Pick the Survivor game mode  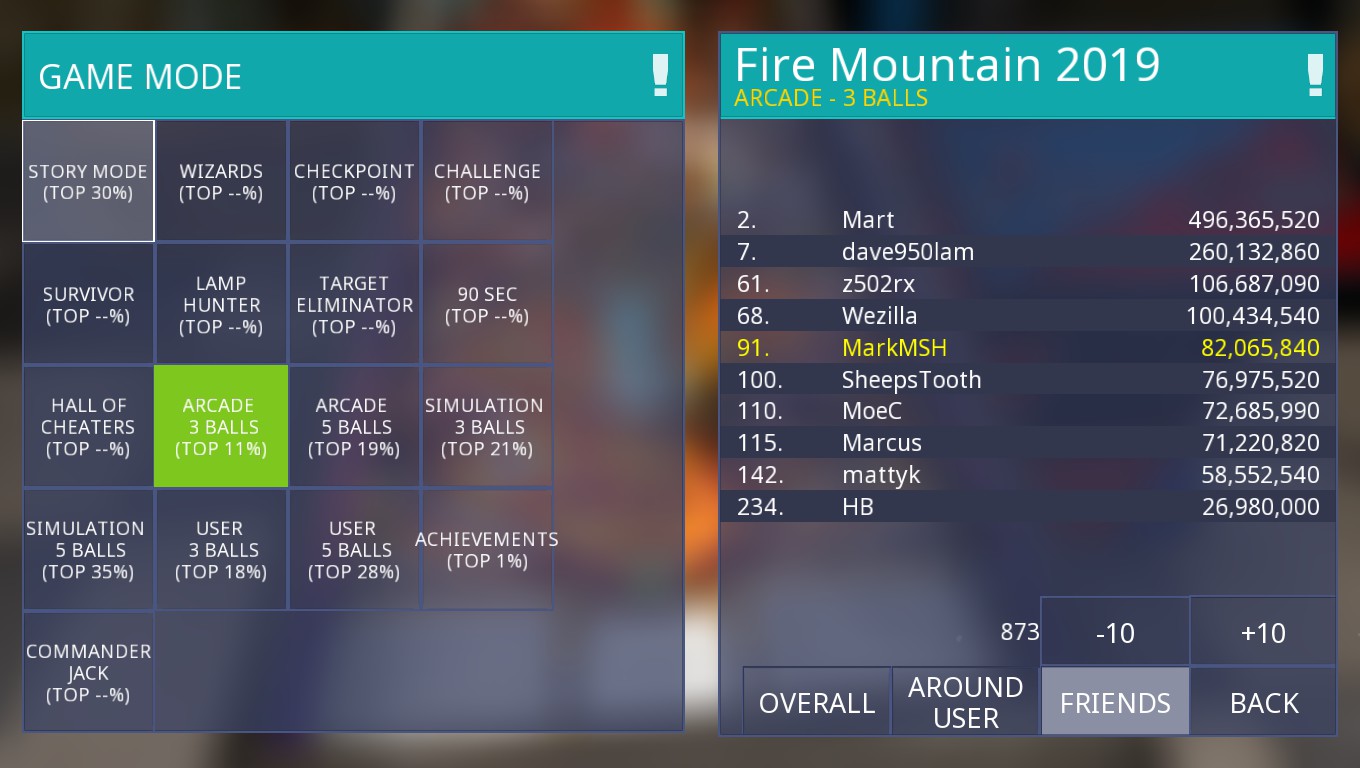pyautogui.click(x=88, y=304)
